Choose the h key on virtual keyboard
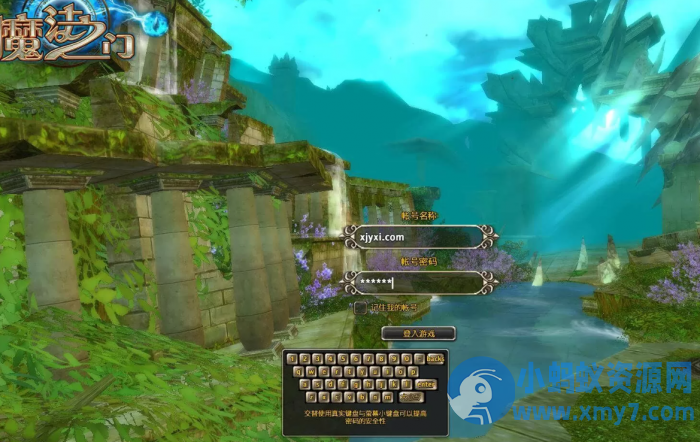Screen dimensions: 700x442 369,384
